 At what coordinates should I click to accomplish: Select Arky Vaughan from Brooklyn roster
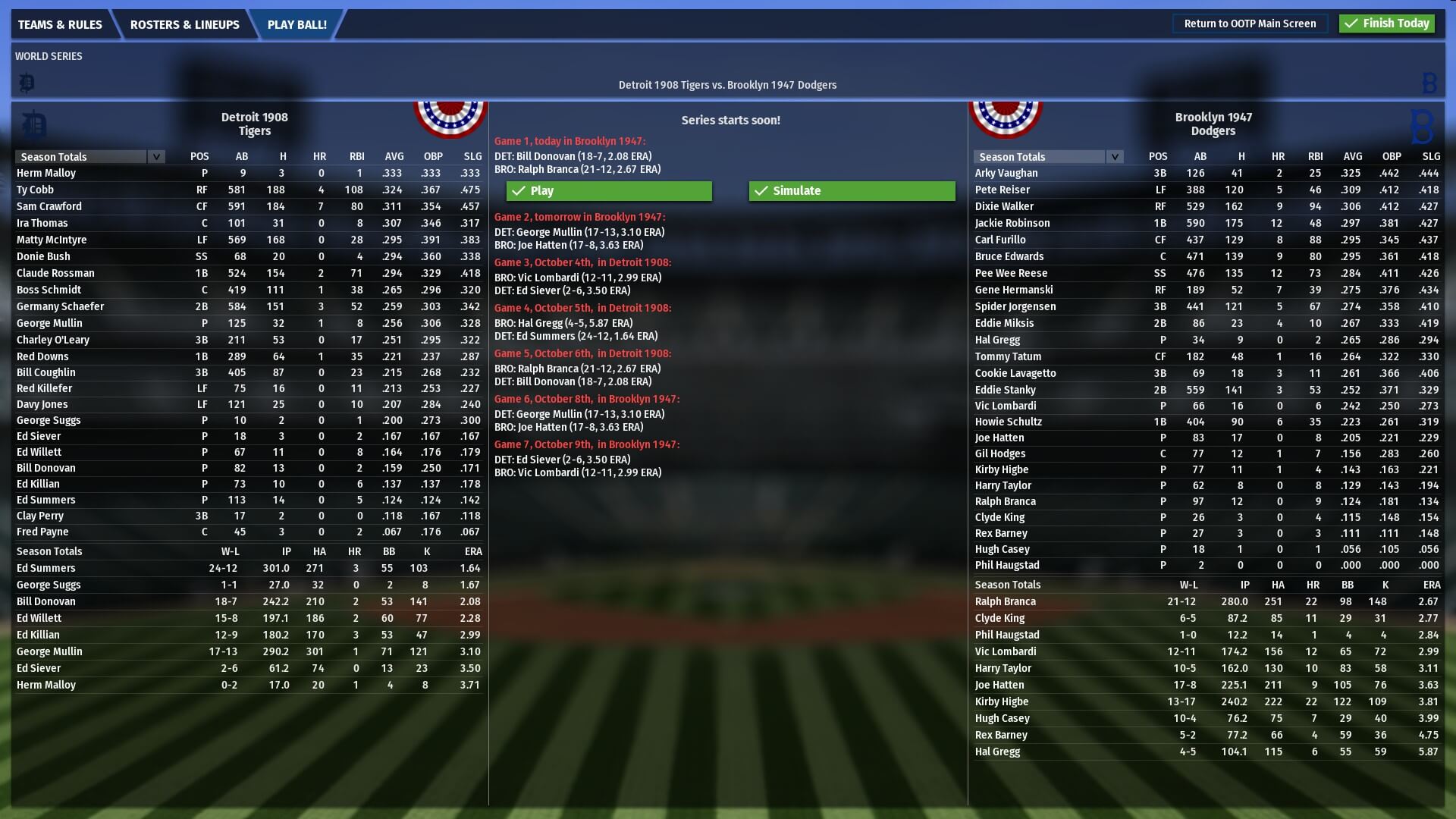point(1006,173)
